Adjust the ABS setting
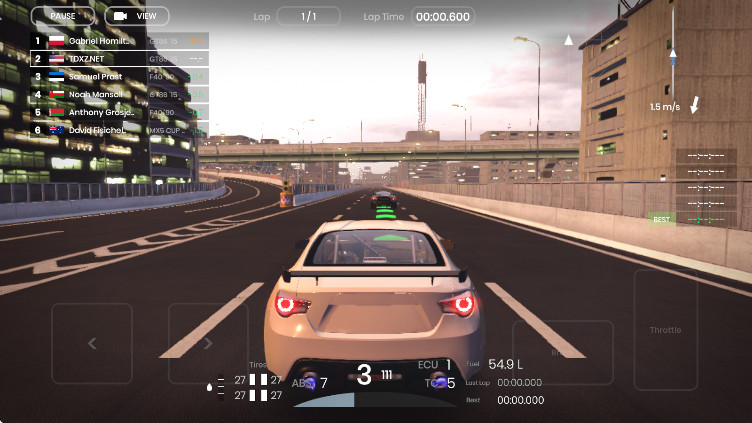The image size is (752, 423). pyautogui.click(x=310, y=382)
